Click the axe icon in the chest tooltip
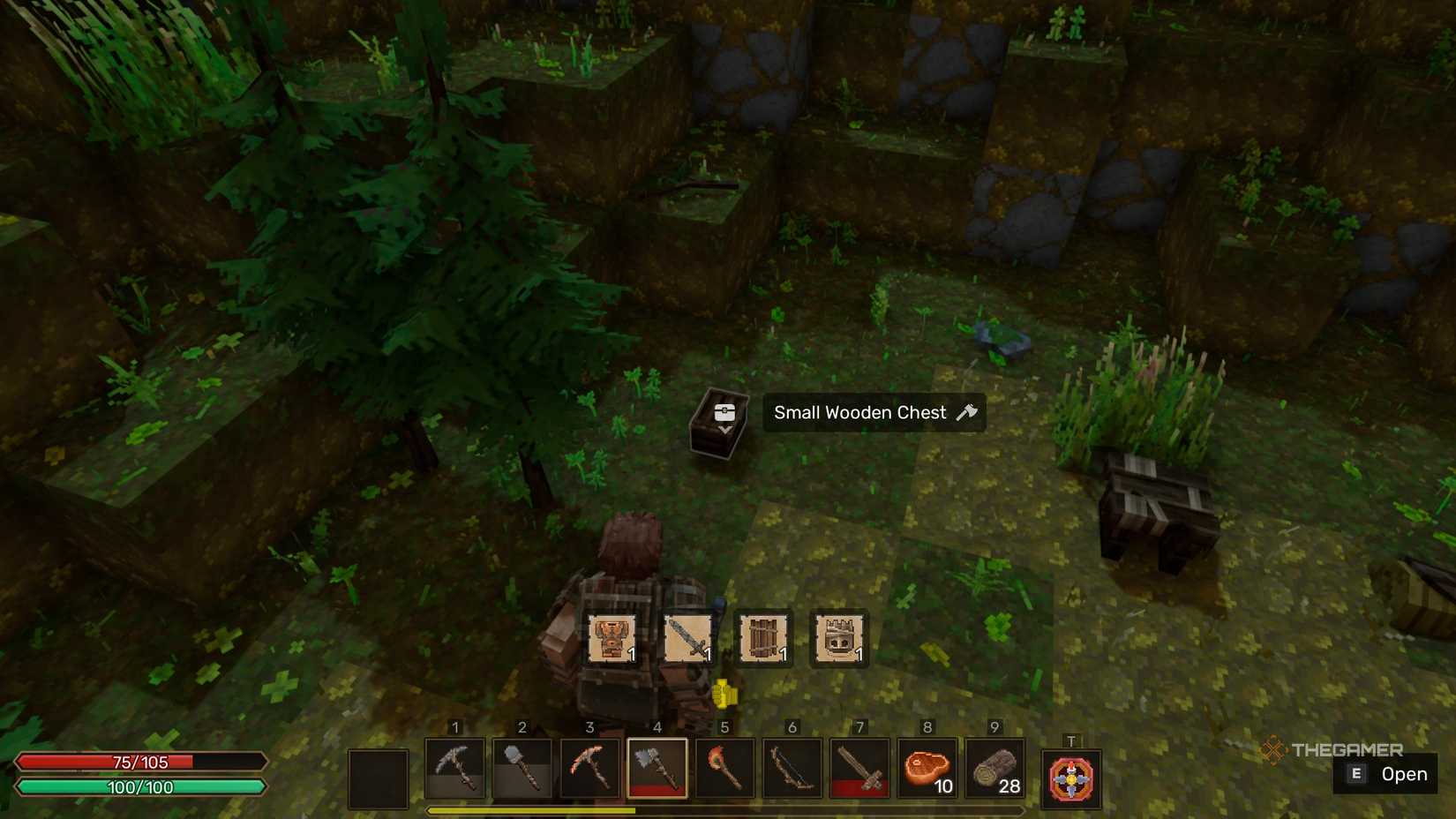This screenshot has width=1456, height=819. coord(968,411)
